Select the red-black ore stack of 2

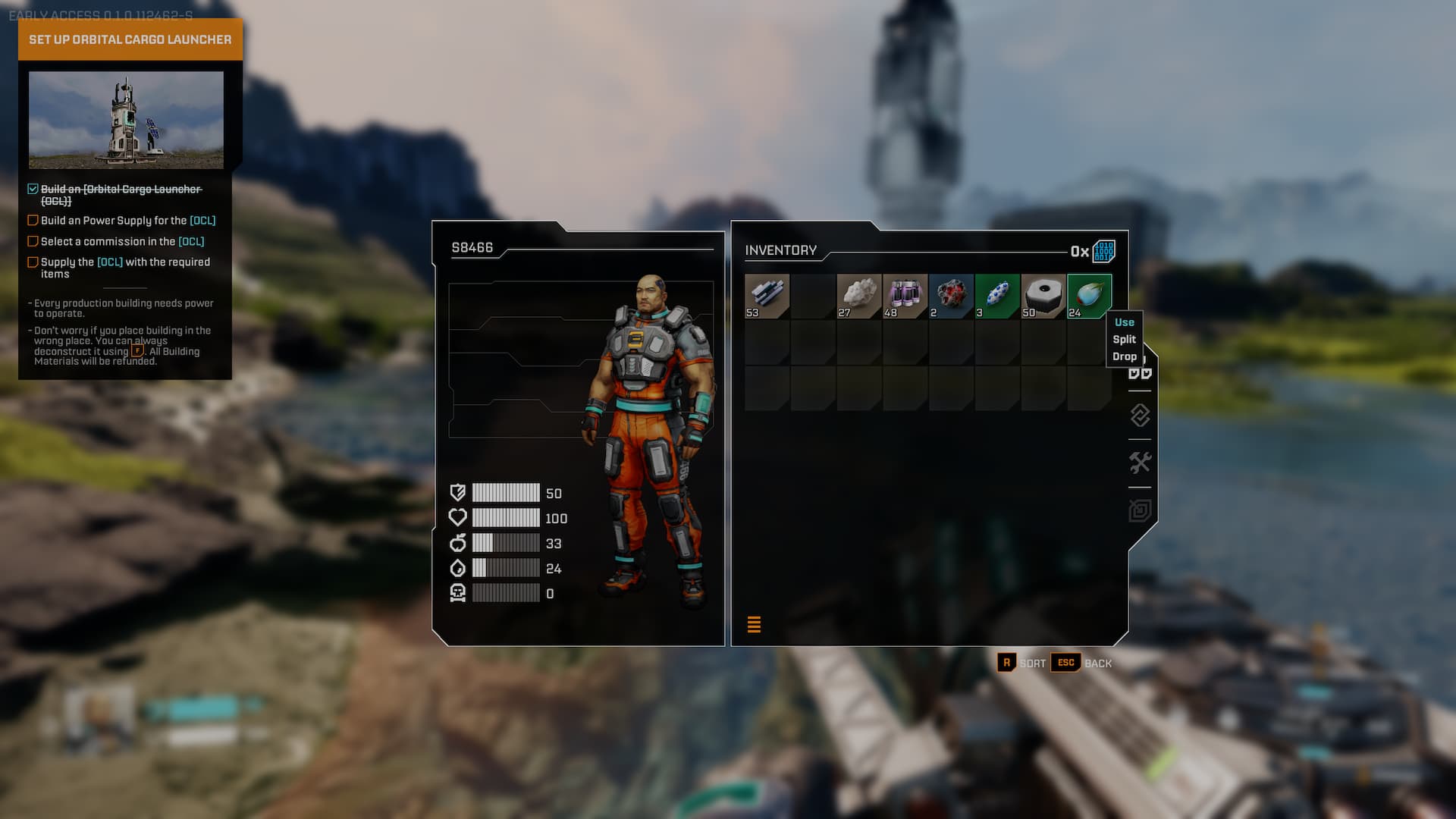click(x=951, y=296)
